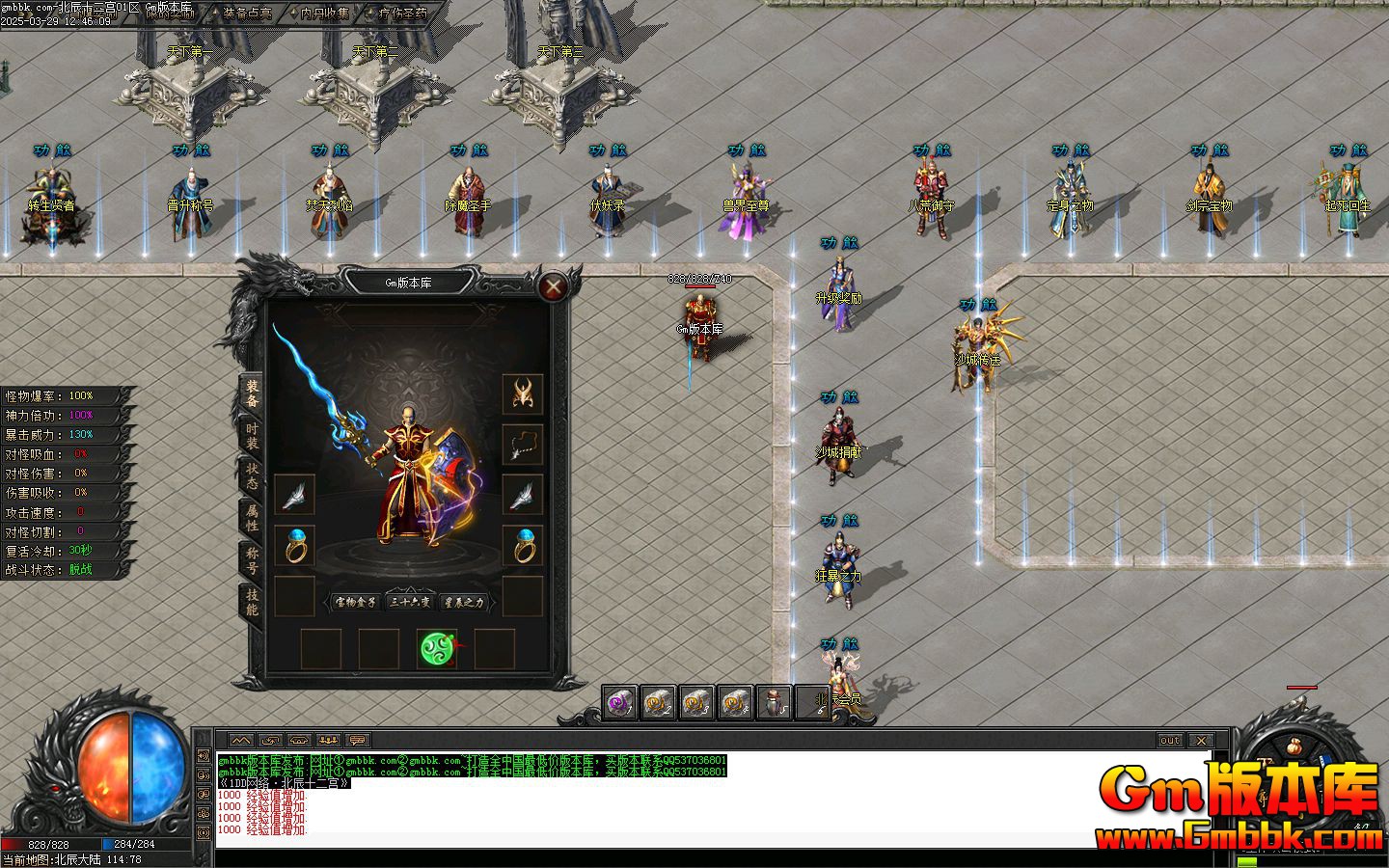Click the chat bubble icon in chat toolbar
The width and height of the screenshot is (1389, 868).
pyautogui.click(x=357, y=740)
